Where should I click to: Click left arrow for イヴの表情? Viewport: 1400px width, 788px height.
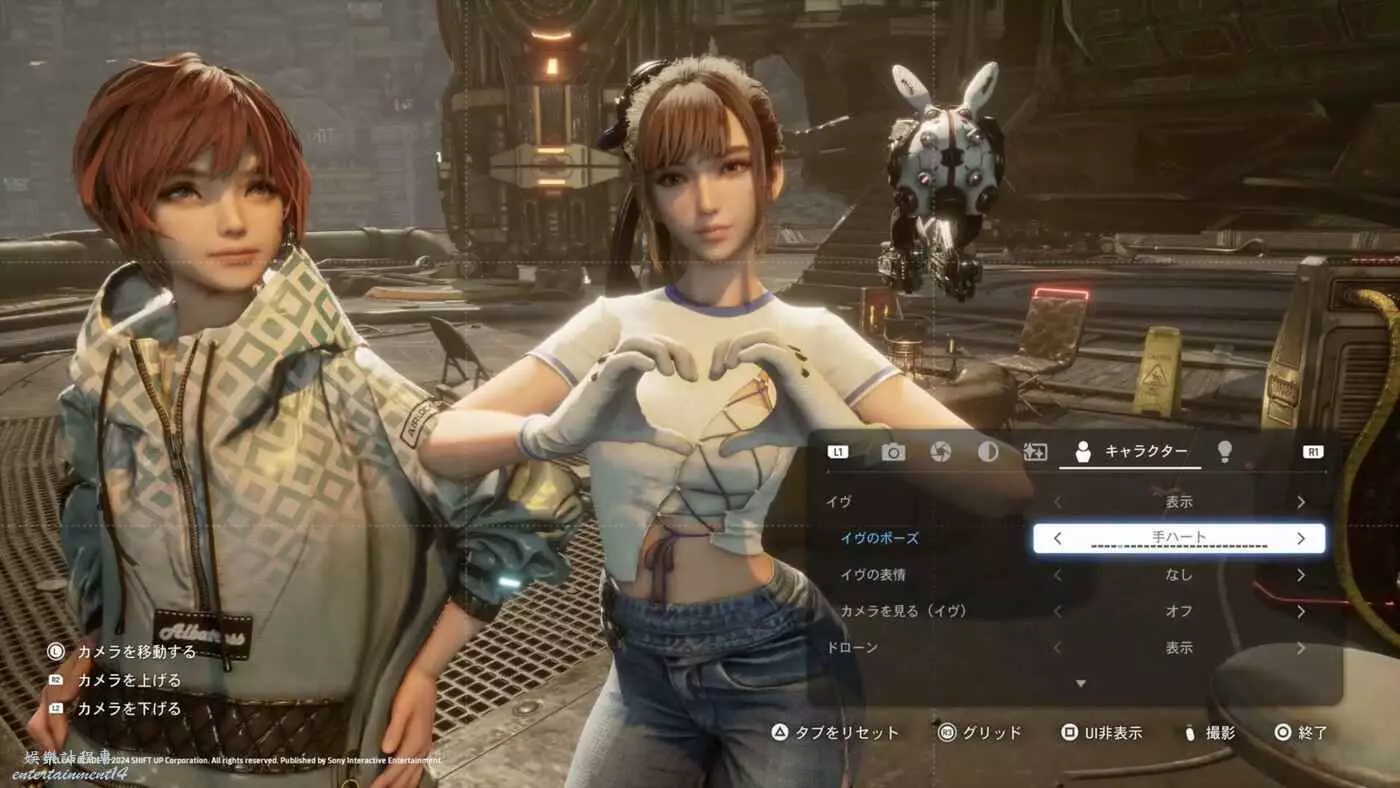pos(1058,575)
